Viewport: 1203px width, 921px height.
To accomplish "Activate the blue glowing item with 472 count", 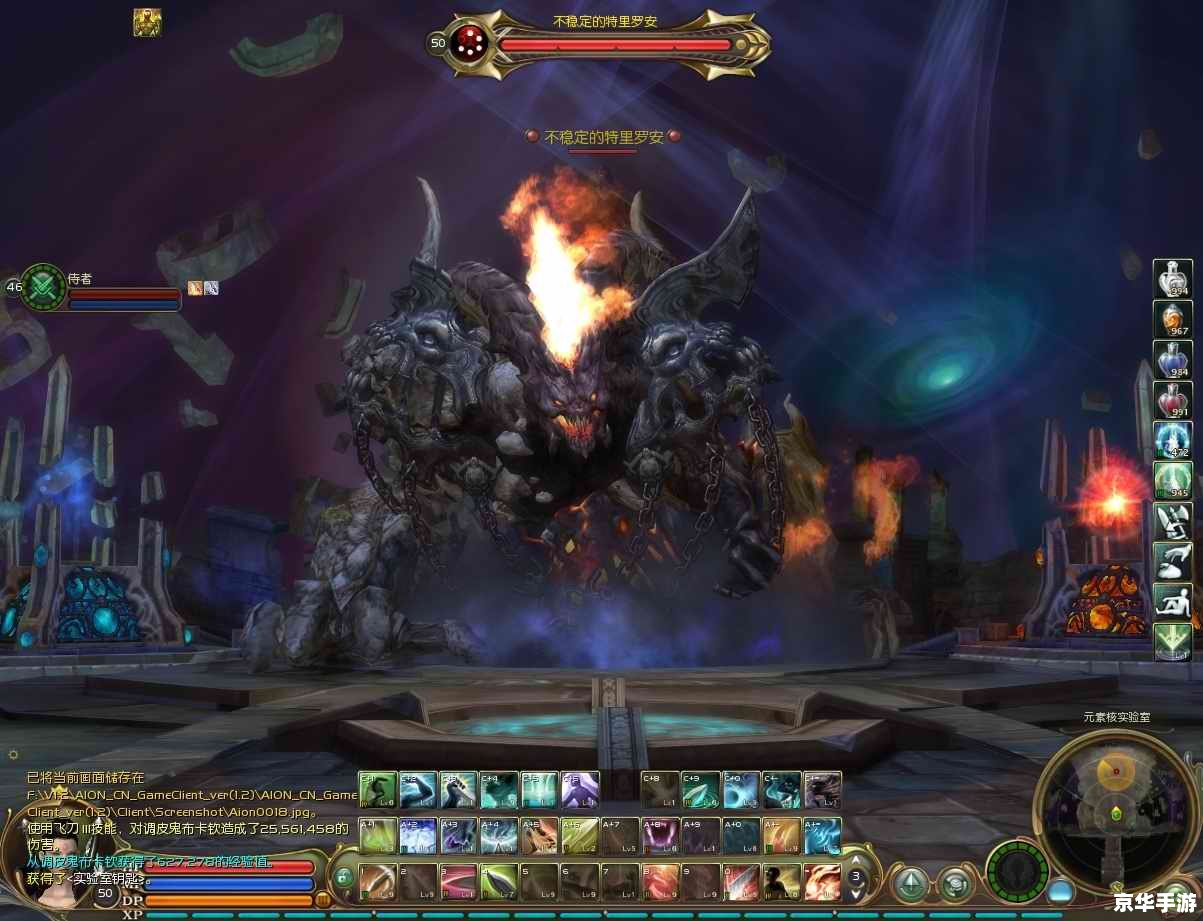I will click(x=1172, y=440).
